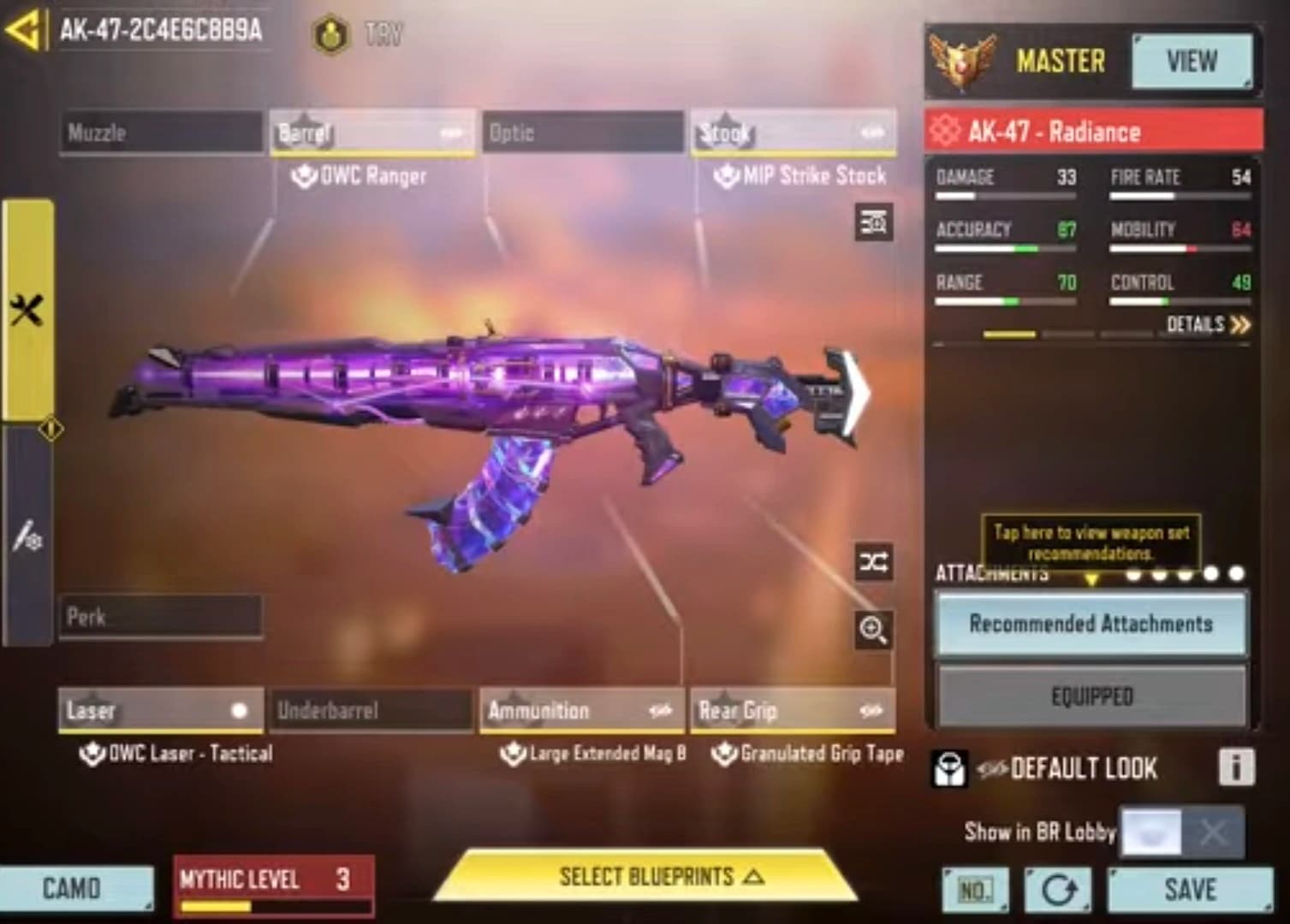Screen dimensions: 1290x924
Task: Click the magnifier zoom weapon icon
Action: (873, 631)
